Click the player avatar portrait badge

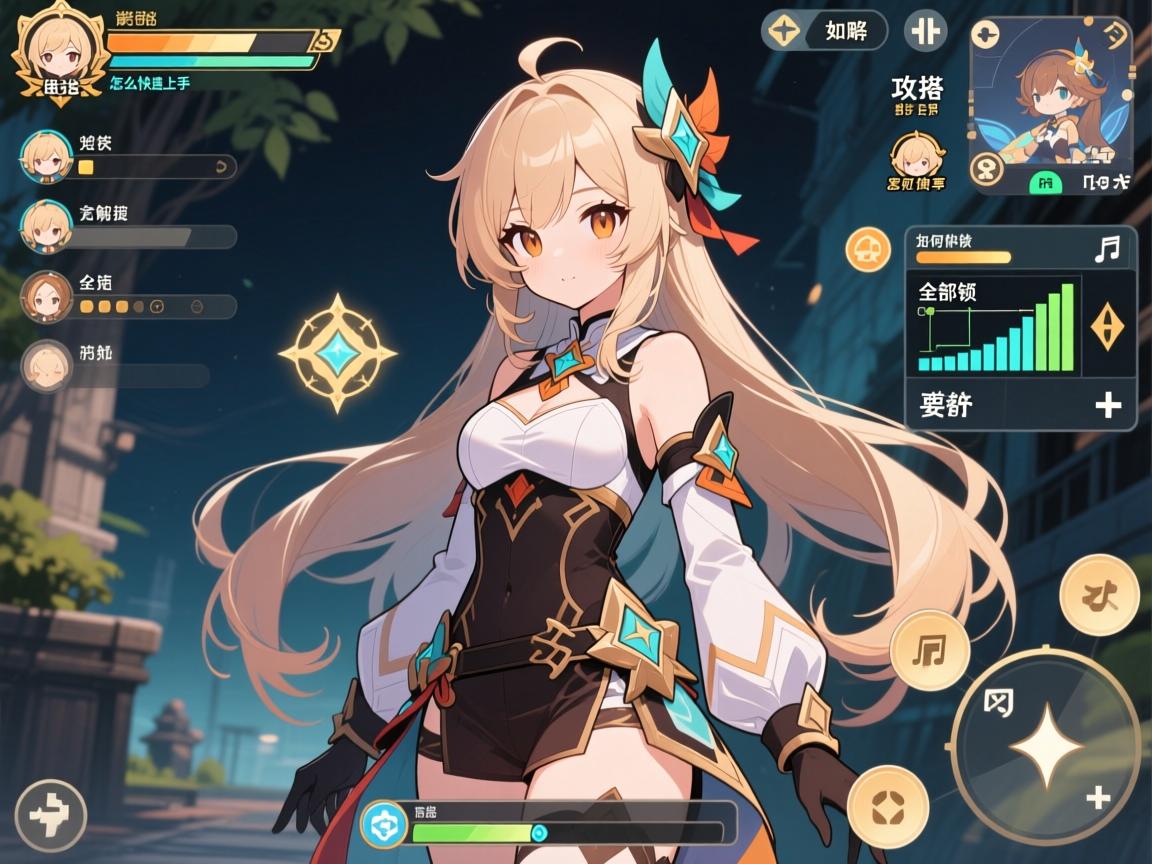pyautogui.click(x=59, y=50)
